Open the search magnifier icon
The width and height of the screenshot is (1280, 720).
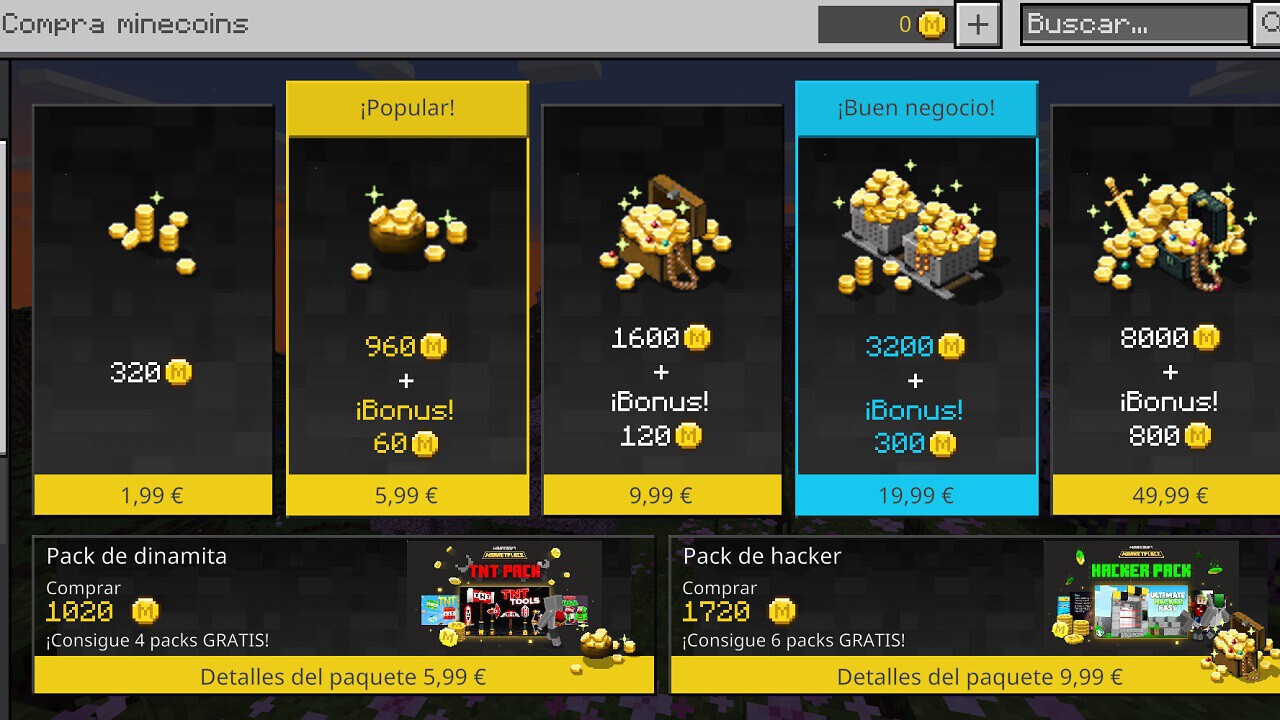pyautogui.click(x=1272, y=24)
